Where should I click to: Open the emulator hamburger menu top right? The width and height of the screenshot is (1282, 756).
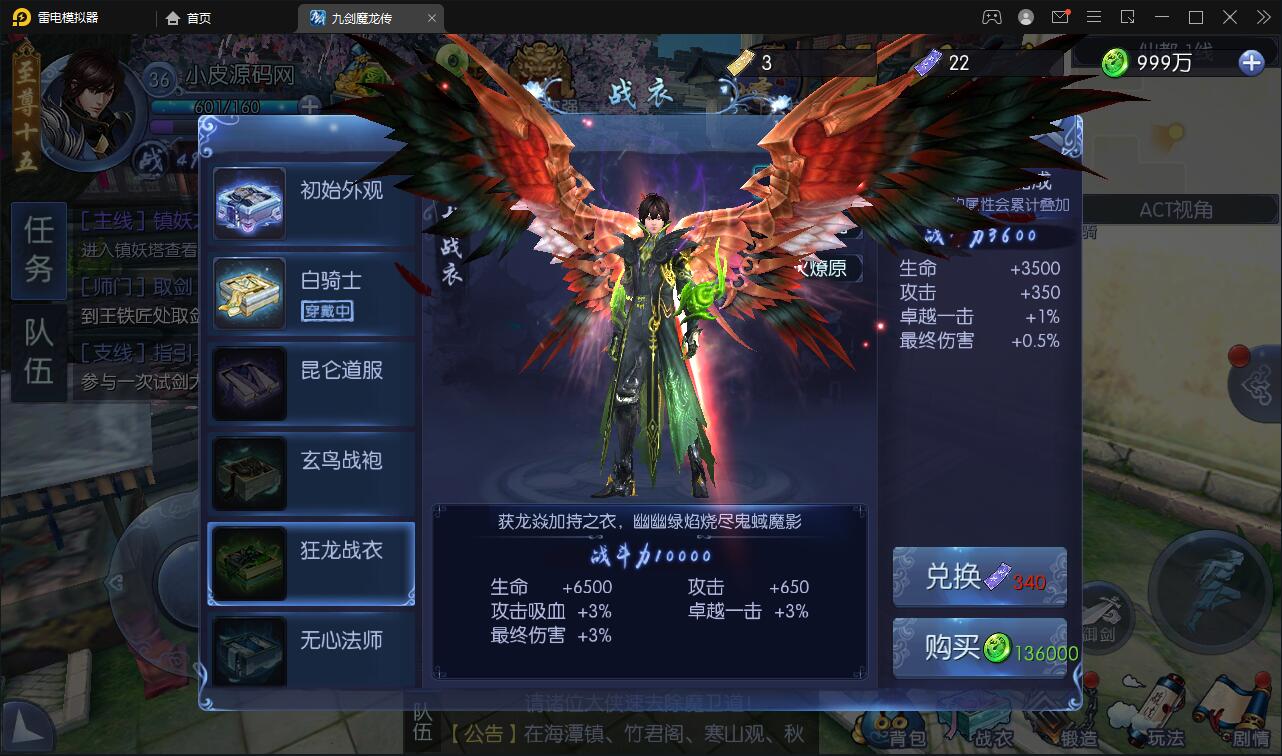[x=1094, y=17]
